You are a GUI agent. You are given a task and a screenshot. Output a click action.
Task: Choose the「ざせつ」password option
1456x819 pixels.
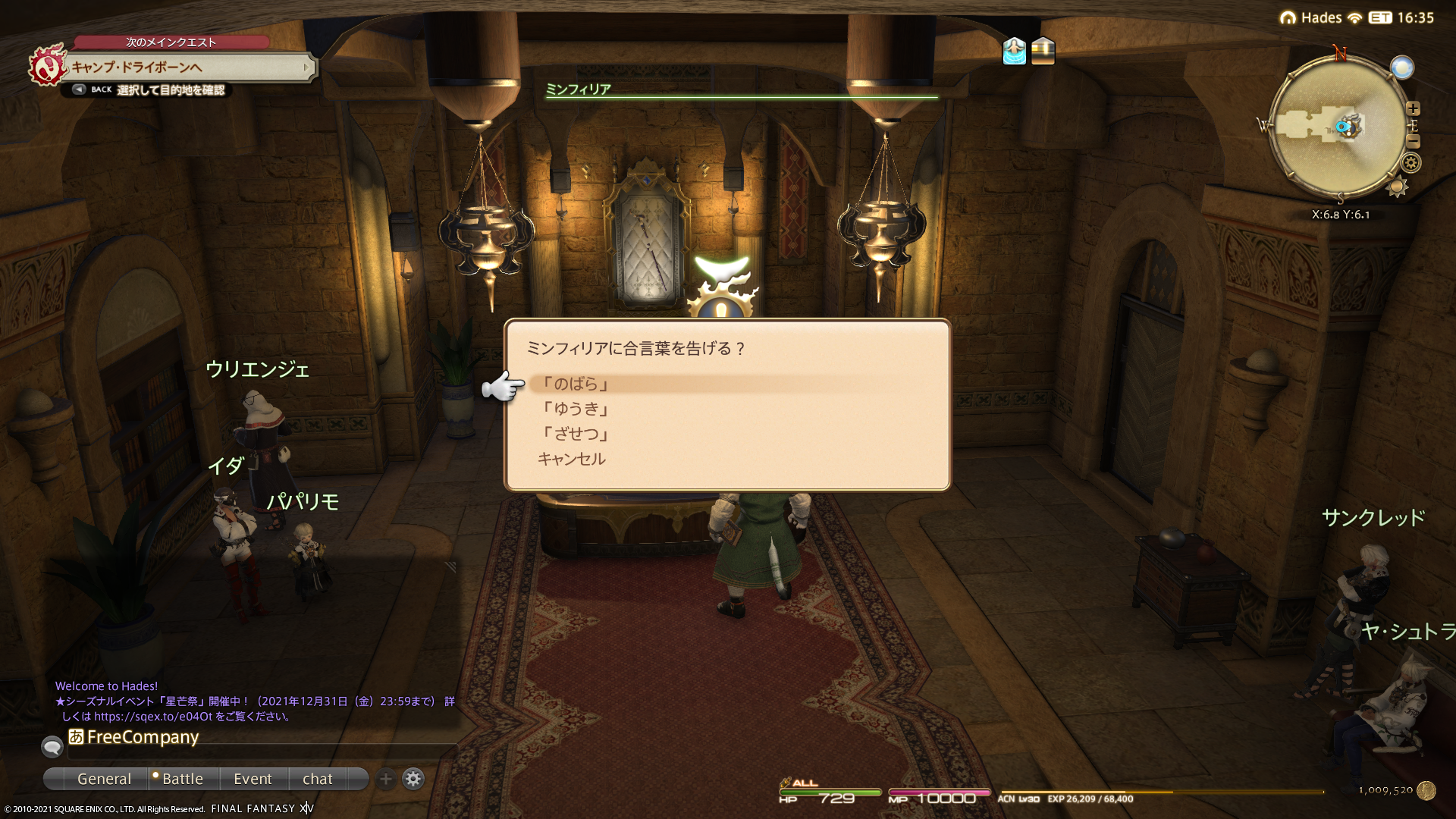575,434
